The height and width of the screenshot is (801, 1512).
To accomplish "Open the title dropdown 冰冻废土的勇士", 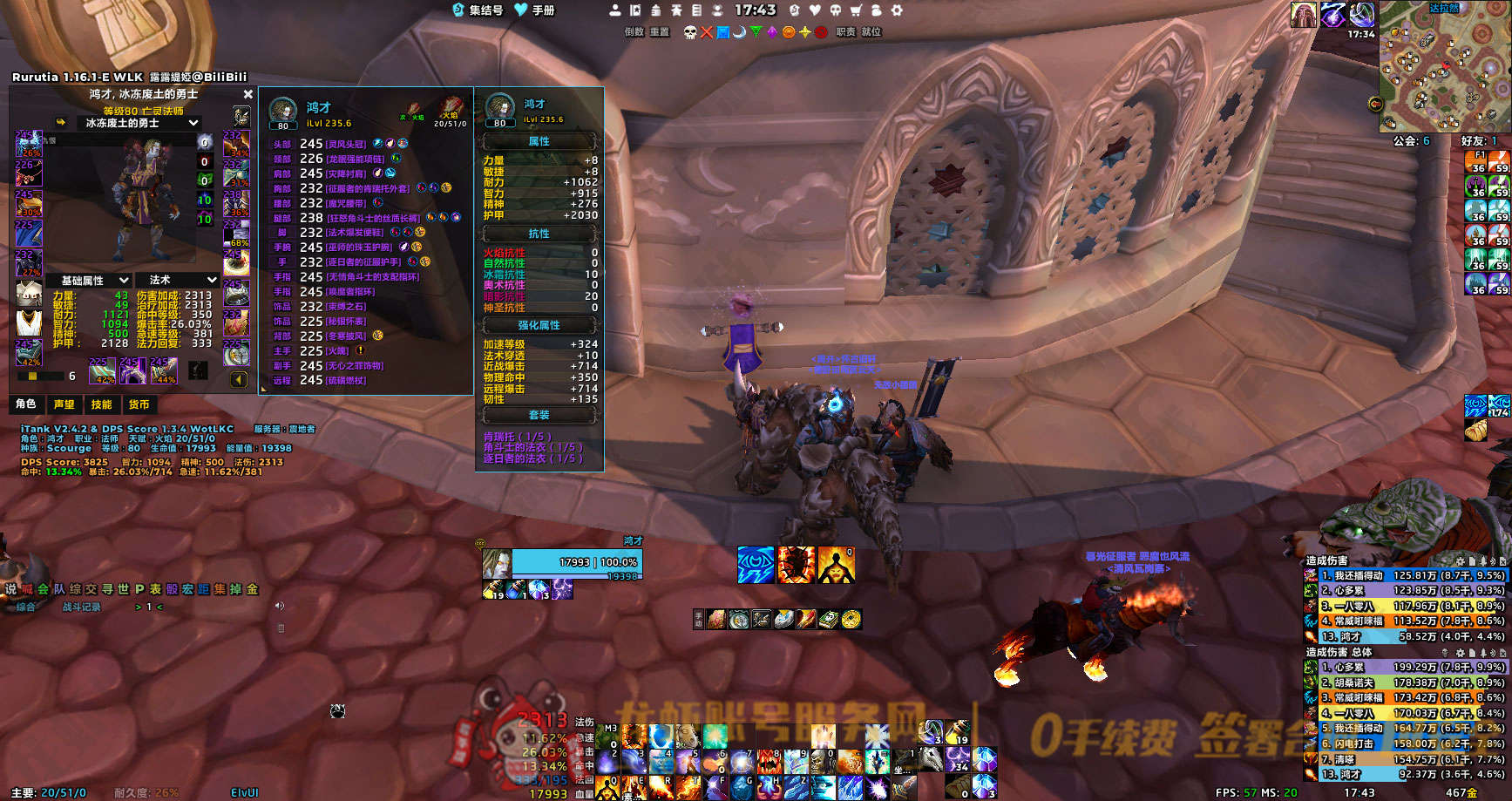I will pyautogui.click(x=140, y=123).
